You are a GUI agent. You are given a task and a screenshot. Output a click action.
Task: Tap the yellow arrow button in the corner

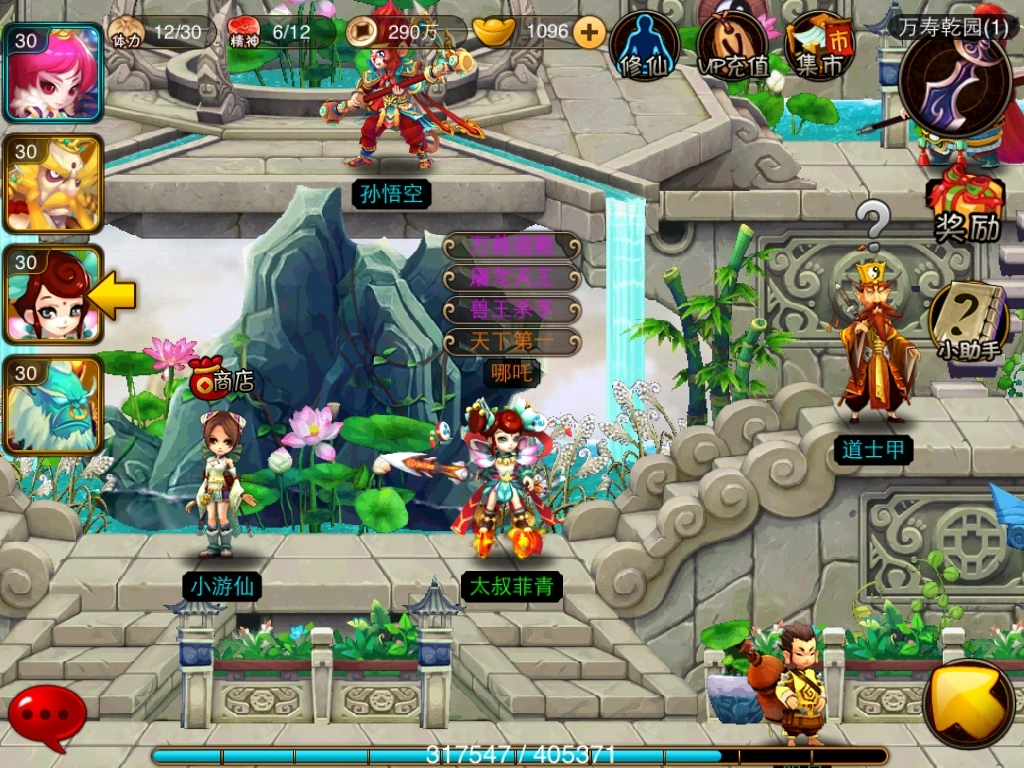(968, 704)
